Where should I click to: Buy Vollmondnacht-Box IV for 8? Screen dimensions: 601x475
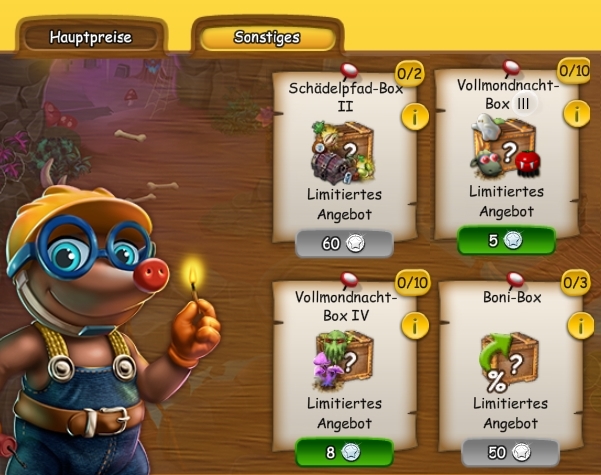tap(345, 452)
